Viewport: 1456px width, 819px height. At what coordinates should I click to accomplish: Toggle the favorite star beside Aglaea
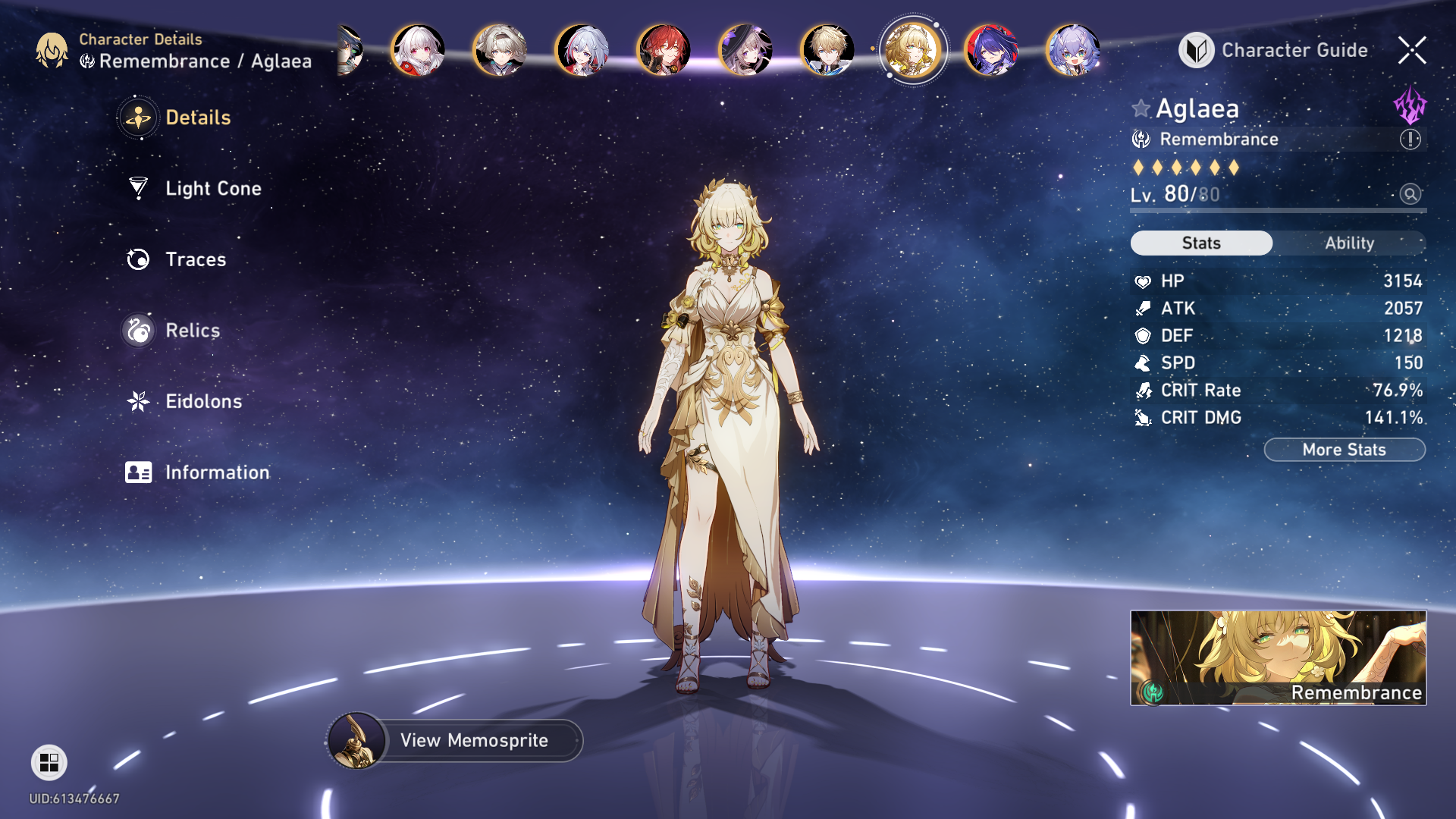pos(1141,108)
